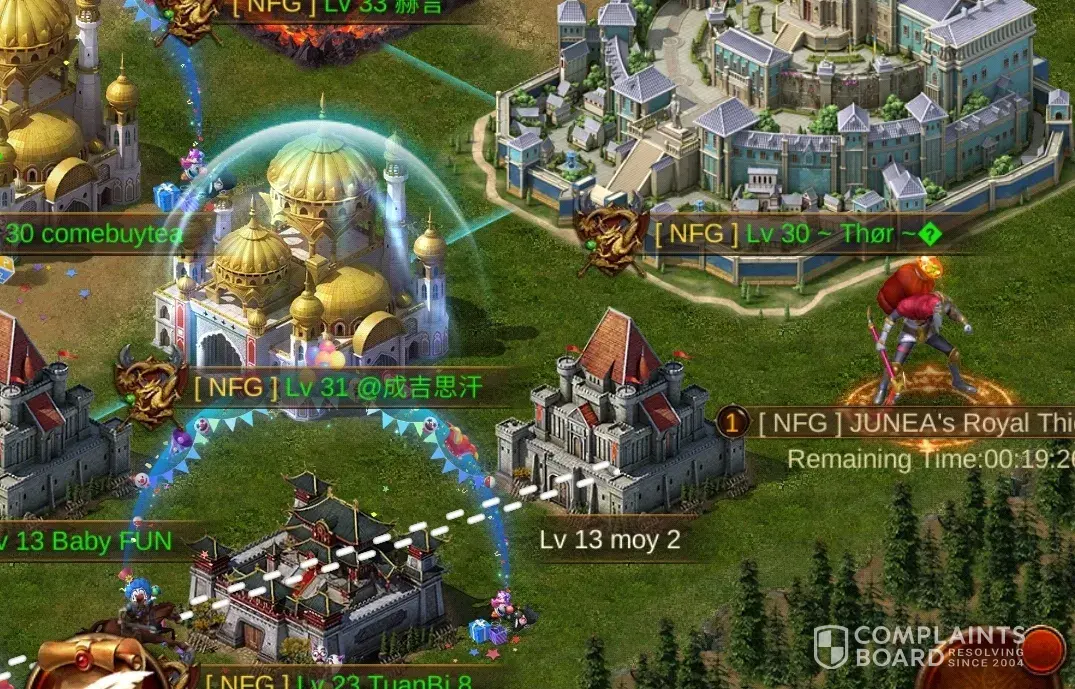
Task: Click the alliance emblem beside the @成吉思汗 label
Action: (150, 385)
